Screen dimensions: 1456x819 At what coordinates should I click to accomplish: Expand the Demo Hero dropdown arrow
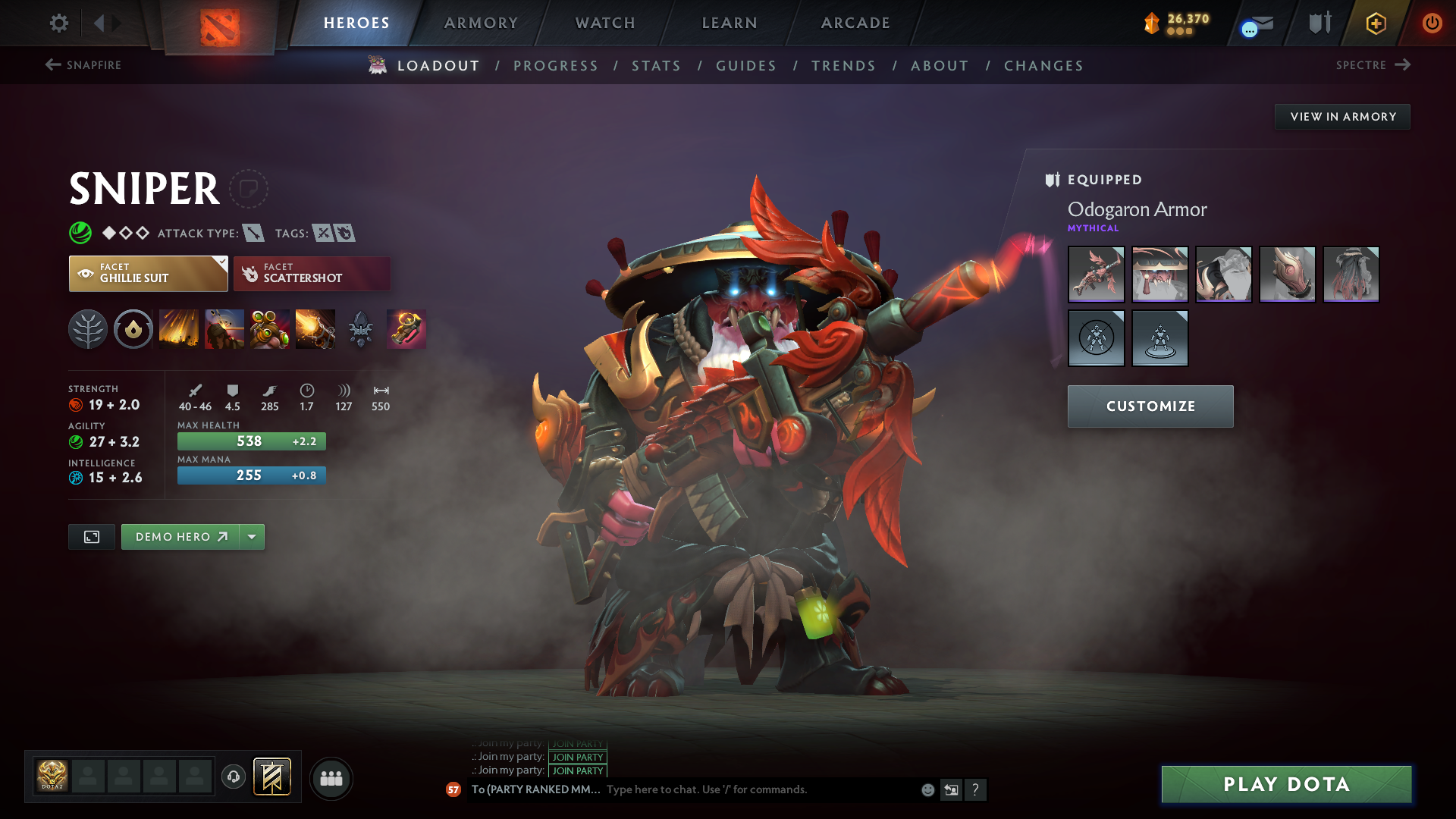click(x=252, y=537)
